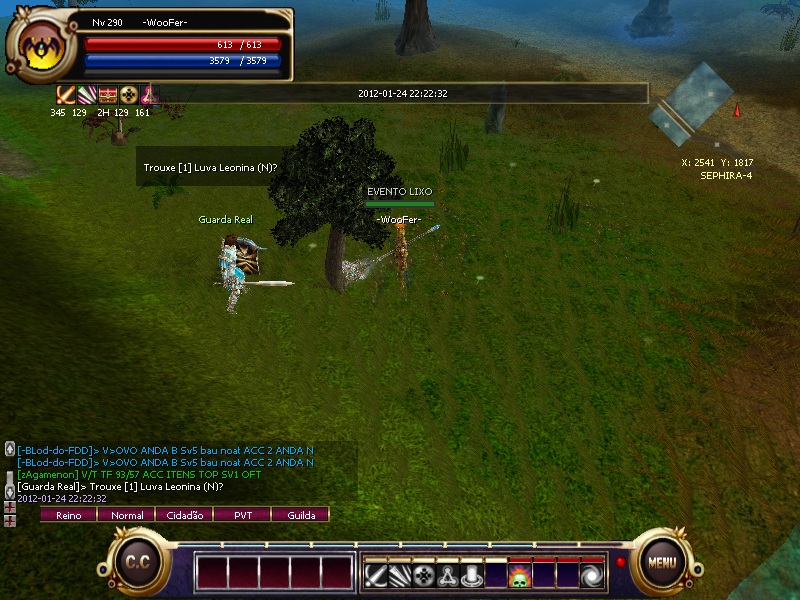Viewport: 800px width, 600px height.
Task: Switch chat to the Reino channel
Action: tap(69, 515)
